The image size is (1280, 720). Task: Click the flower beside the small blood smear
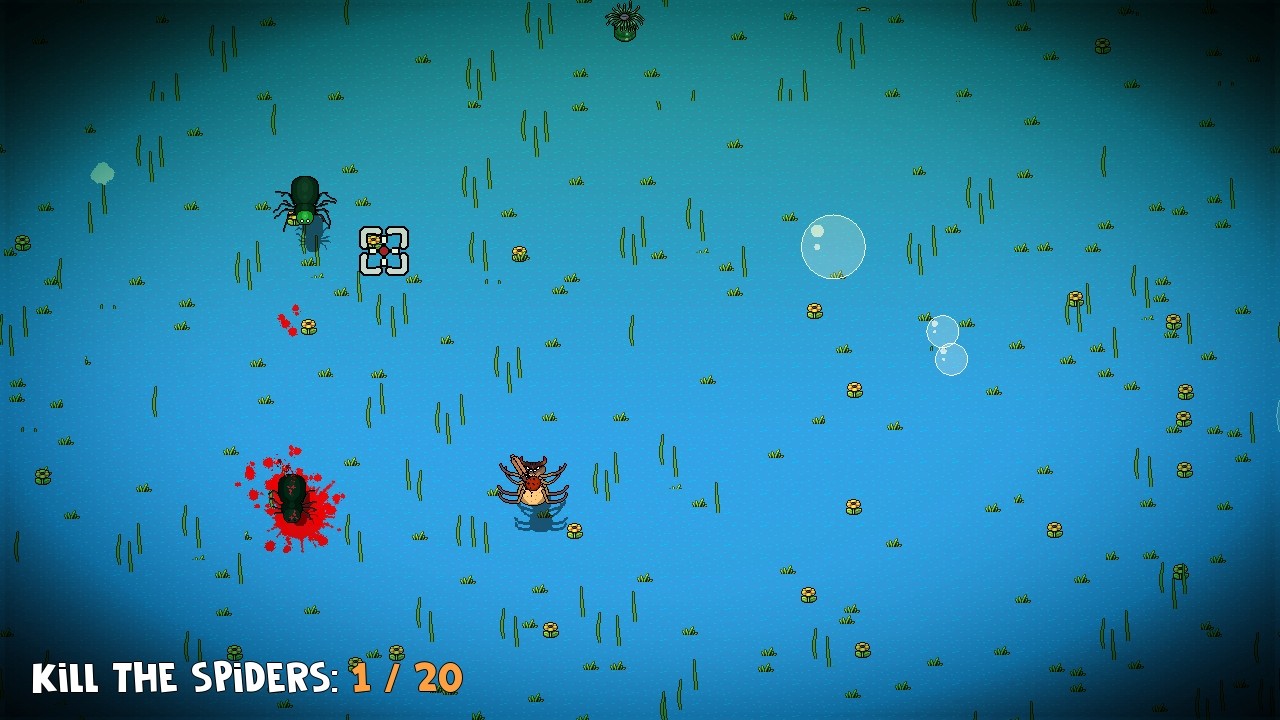click(307, 327)
